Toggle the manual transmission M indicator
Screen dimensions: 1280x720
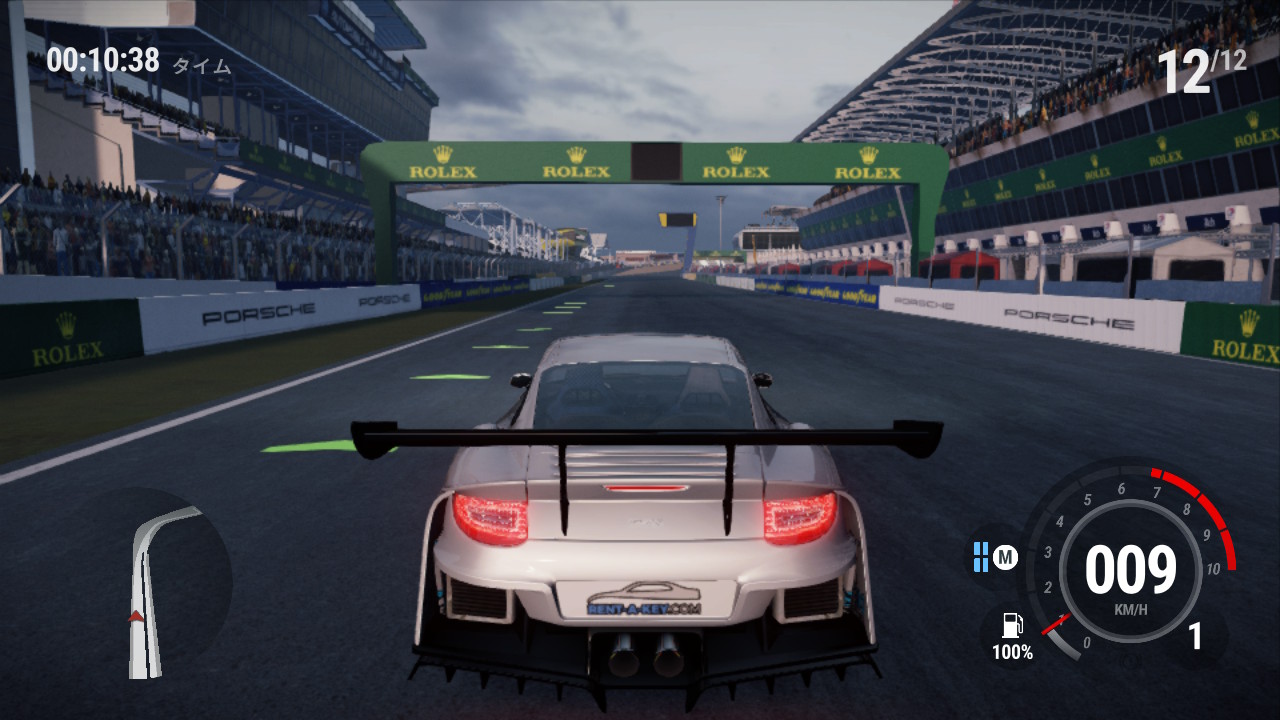tap(1005, 557)
